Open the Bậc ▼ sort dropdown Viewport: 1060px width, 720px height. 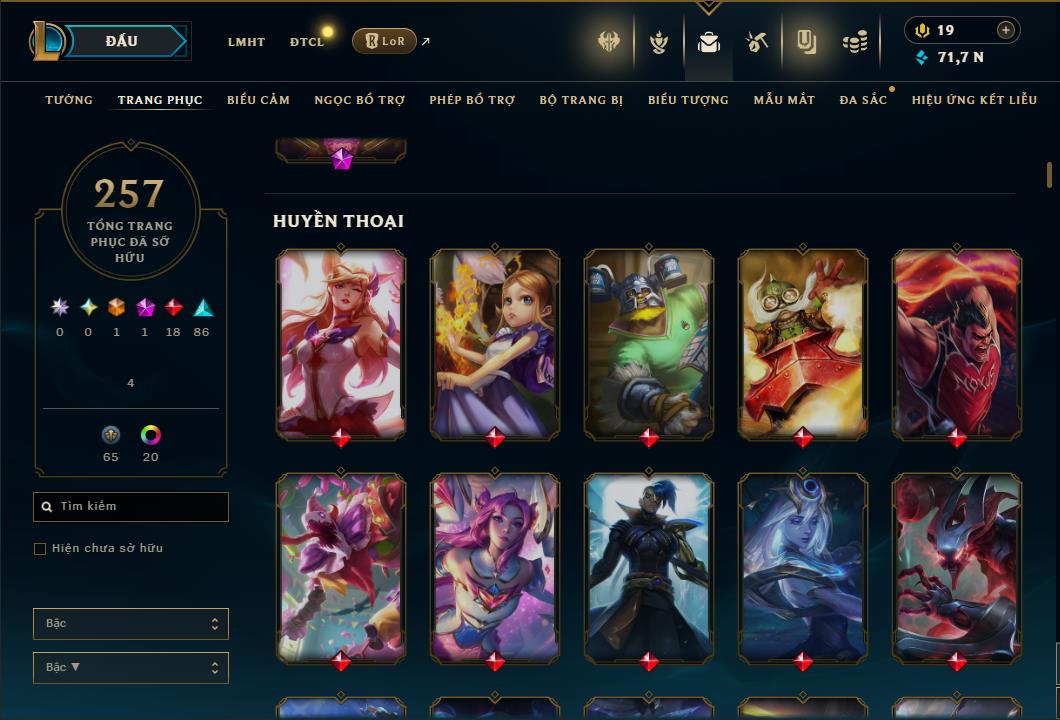point(131,667)
